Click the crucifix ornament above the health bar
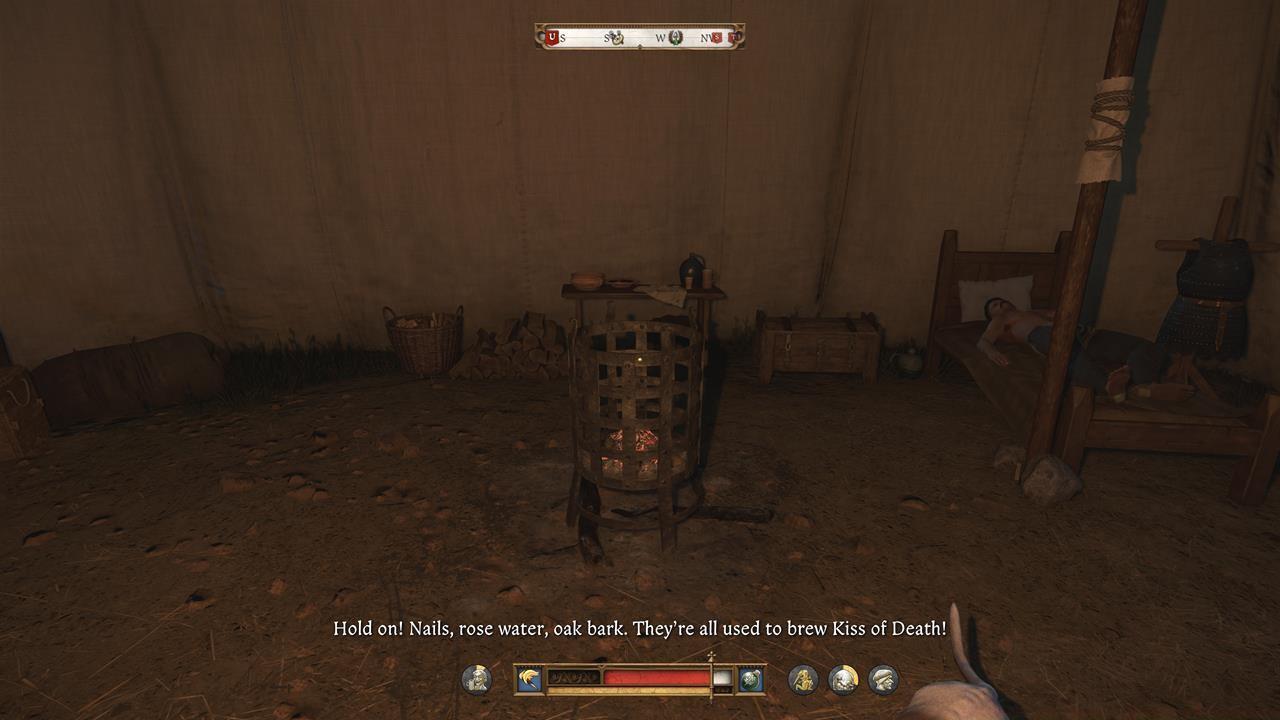Image resolution: width=1280 pixels, height=720 pixels. point(710,657)
